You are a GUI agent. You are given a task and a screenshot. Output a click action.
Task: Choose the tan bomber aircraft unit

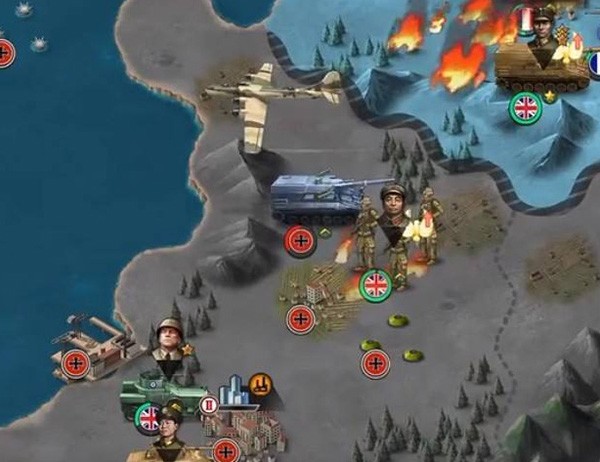click(270, 97)
